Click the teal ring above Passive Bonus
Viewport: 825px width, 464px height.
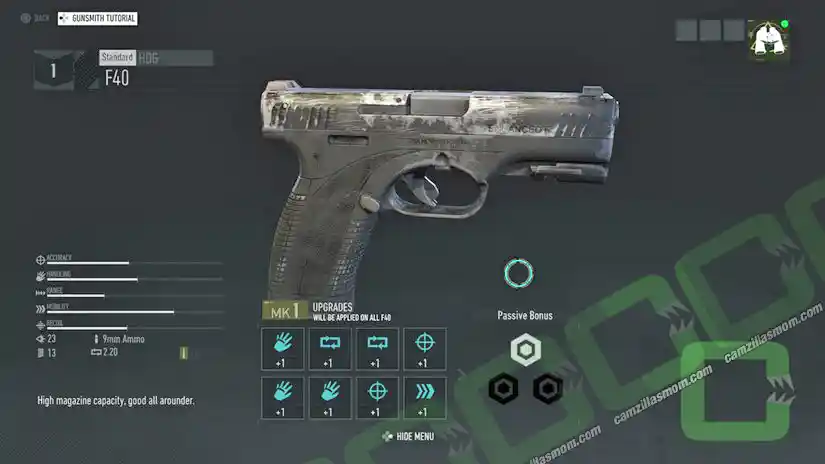coord(519,273)
